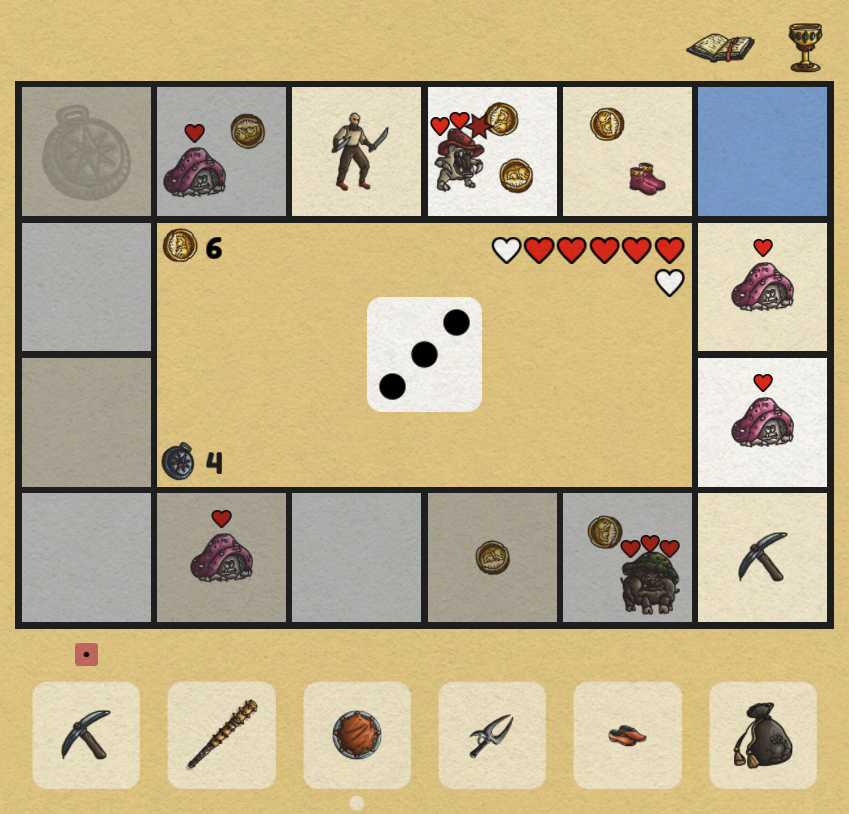The width and height of the screenshot is (849, 814).
Task: Roll the white die showing three
Action: pos(424,354)
